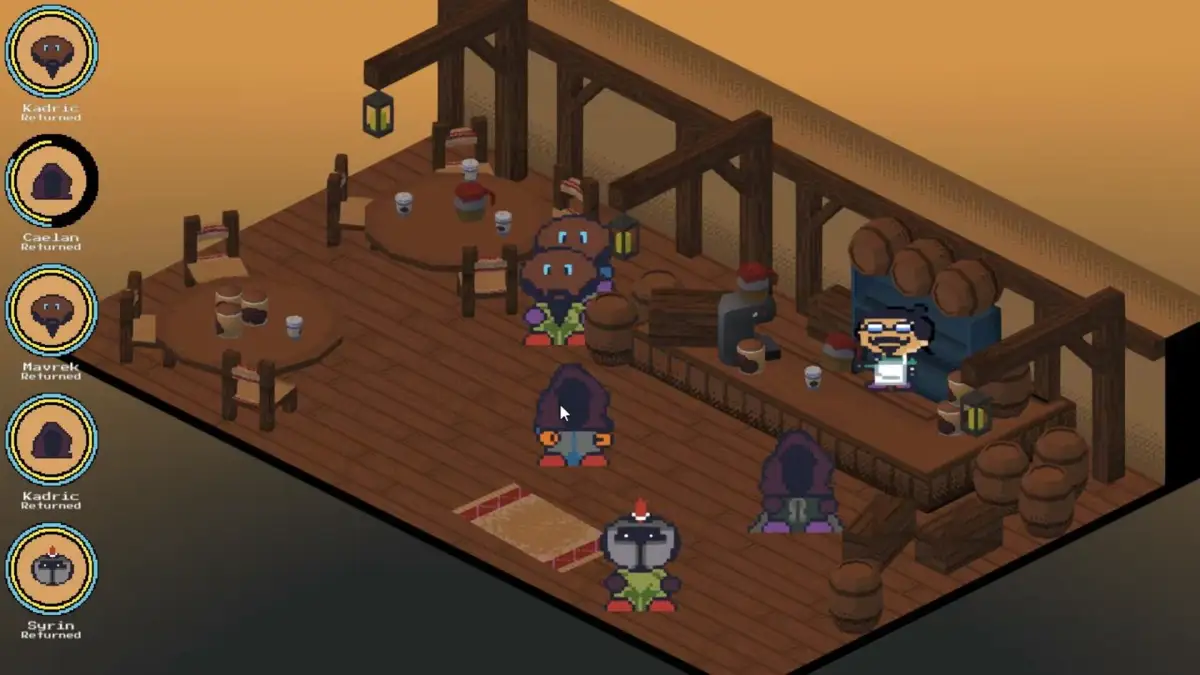Choose Caelan's hooded portrait

pyautogui.click(x=51, y=181)
